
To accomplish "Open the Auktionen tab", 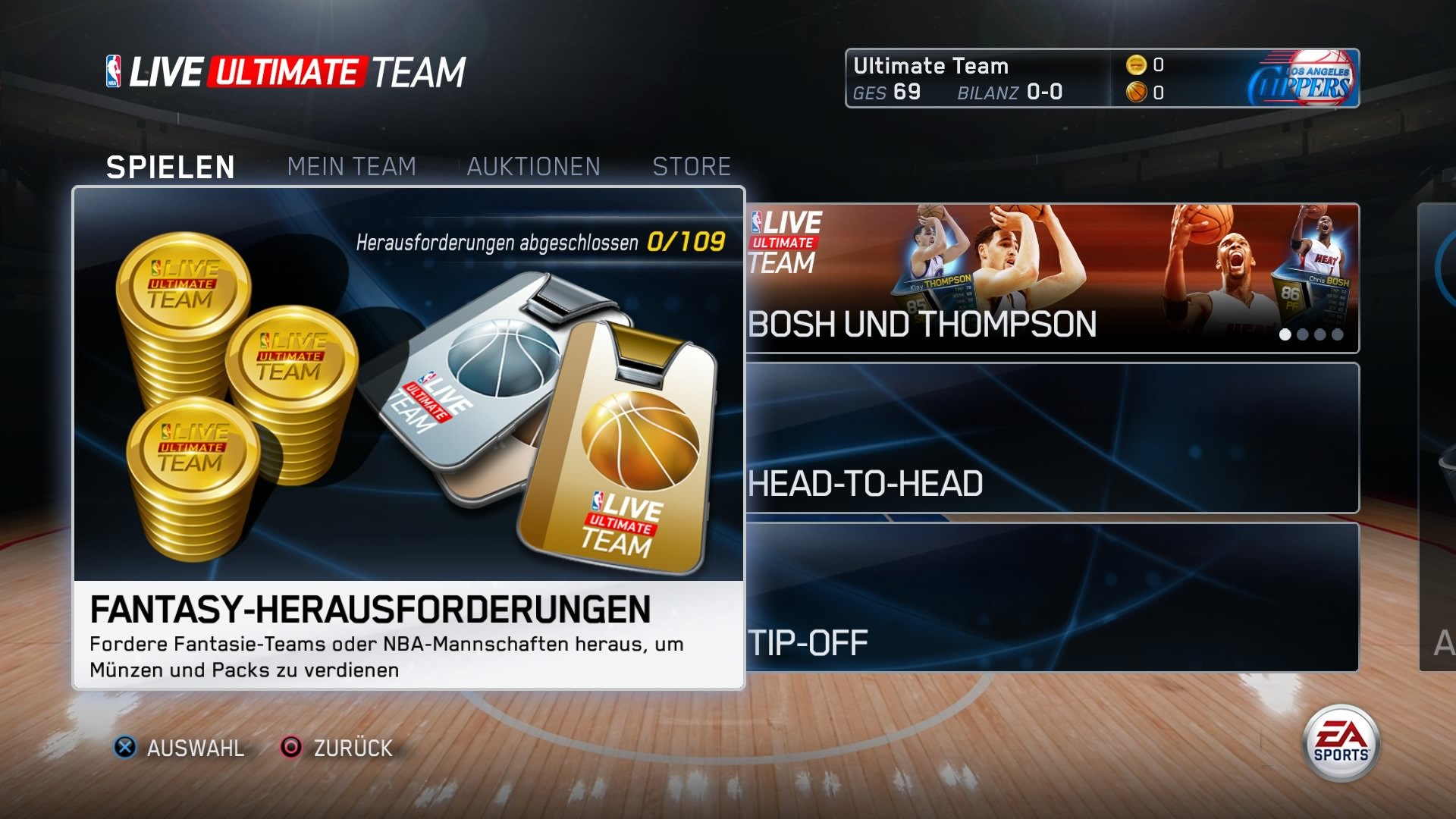I will point(535,165).
